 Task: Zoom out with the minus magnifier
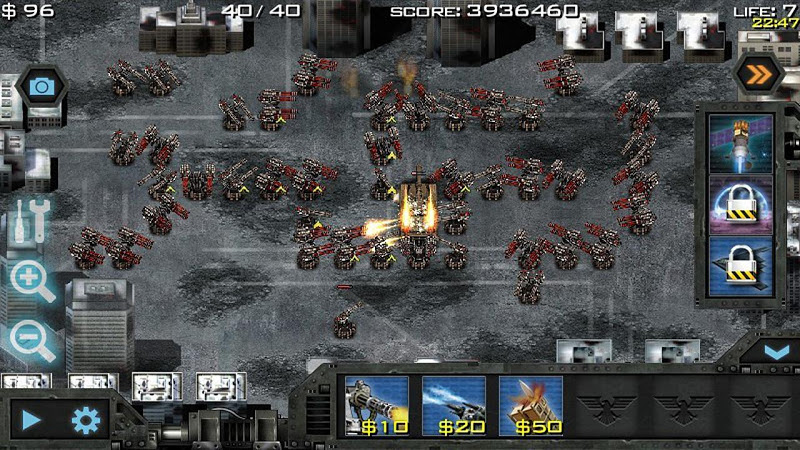click(x=32, y=341)
